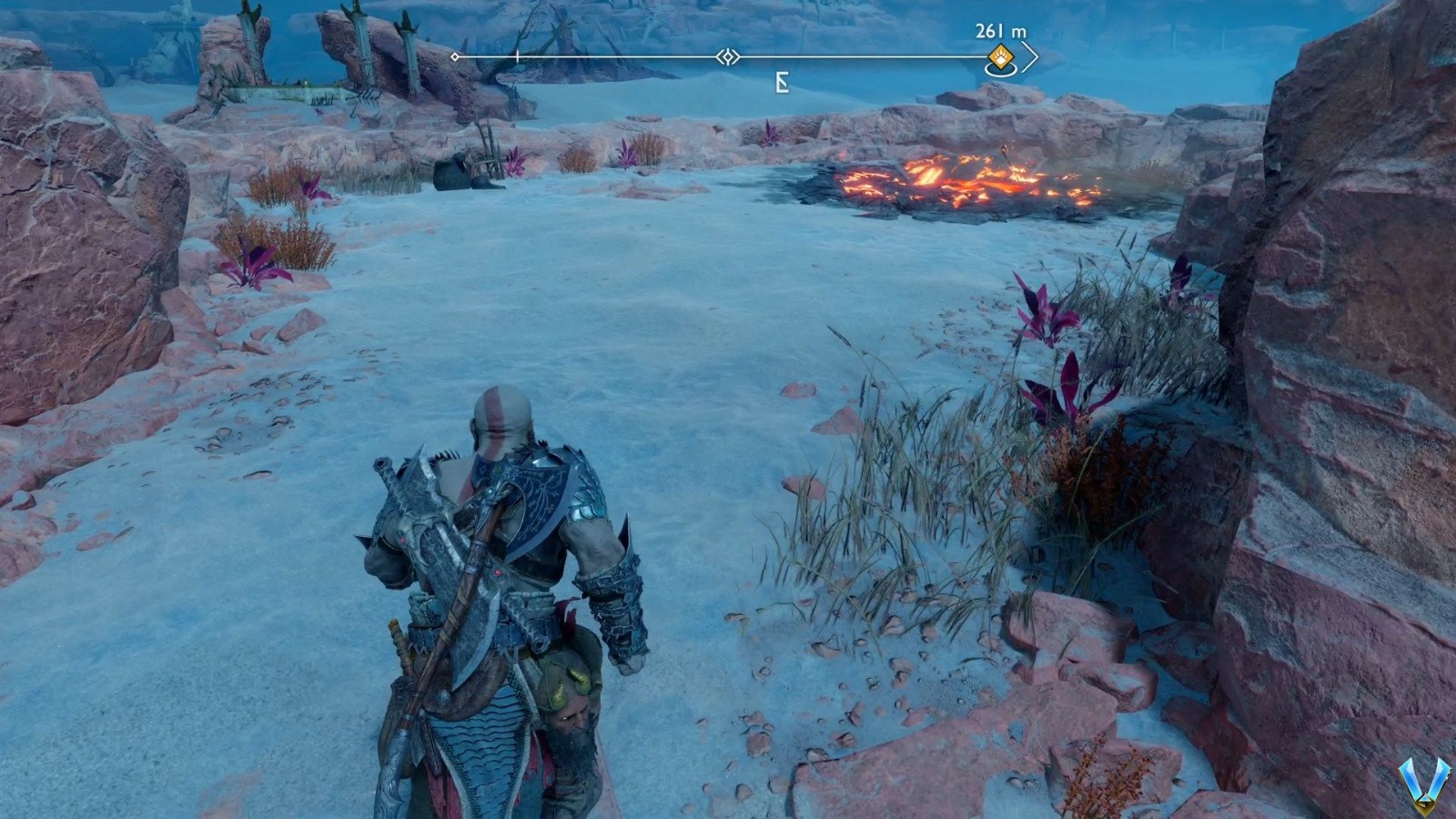Click the small diamond at the compass's left end
Viewport: 1456px width, 819px height.
tap(455, 57)
